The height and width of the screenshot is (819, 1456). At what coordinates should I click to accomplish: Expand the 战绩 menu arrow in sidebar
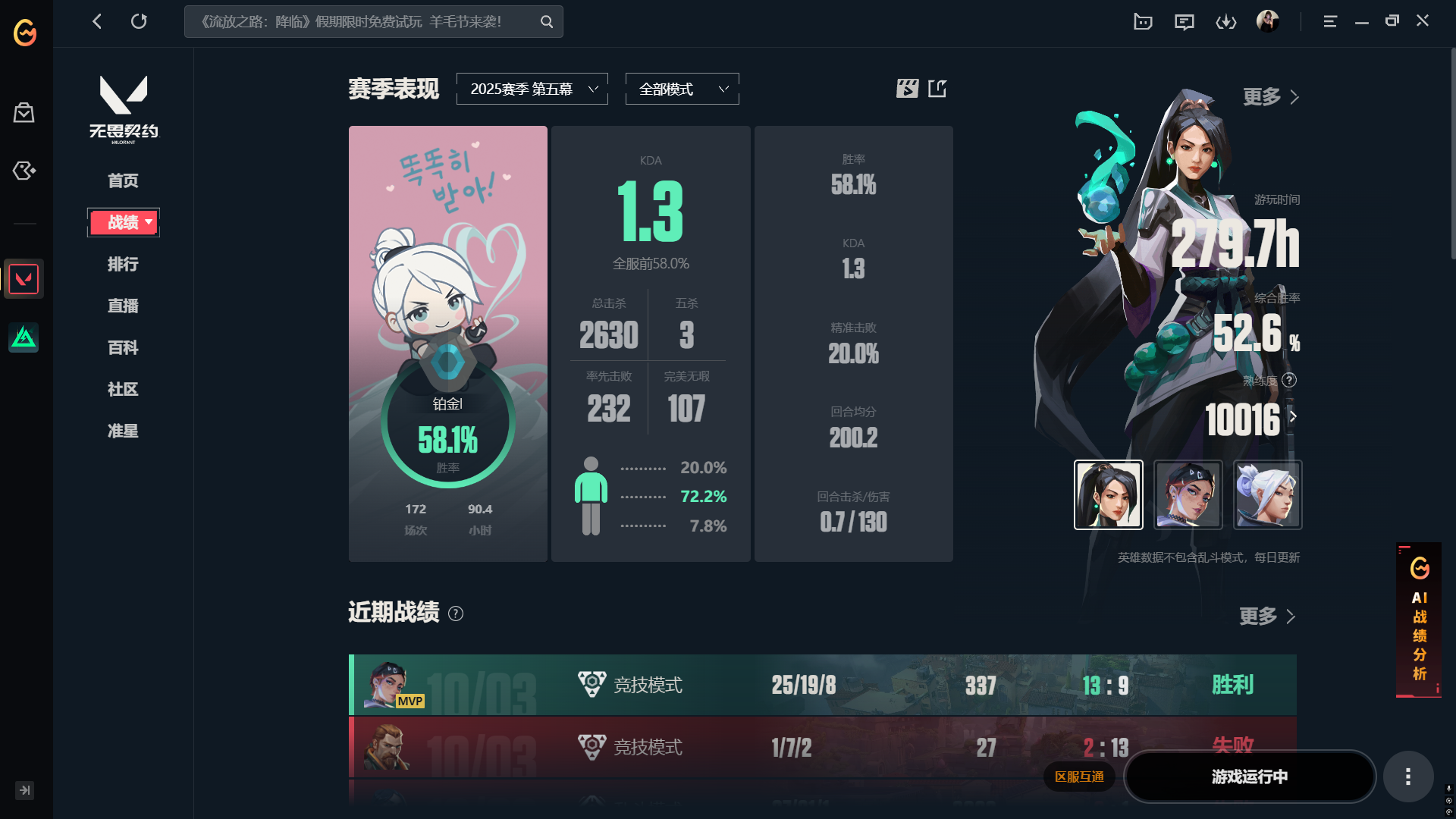click(149, 222)
